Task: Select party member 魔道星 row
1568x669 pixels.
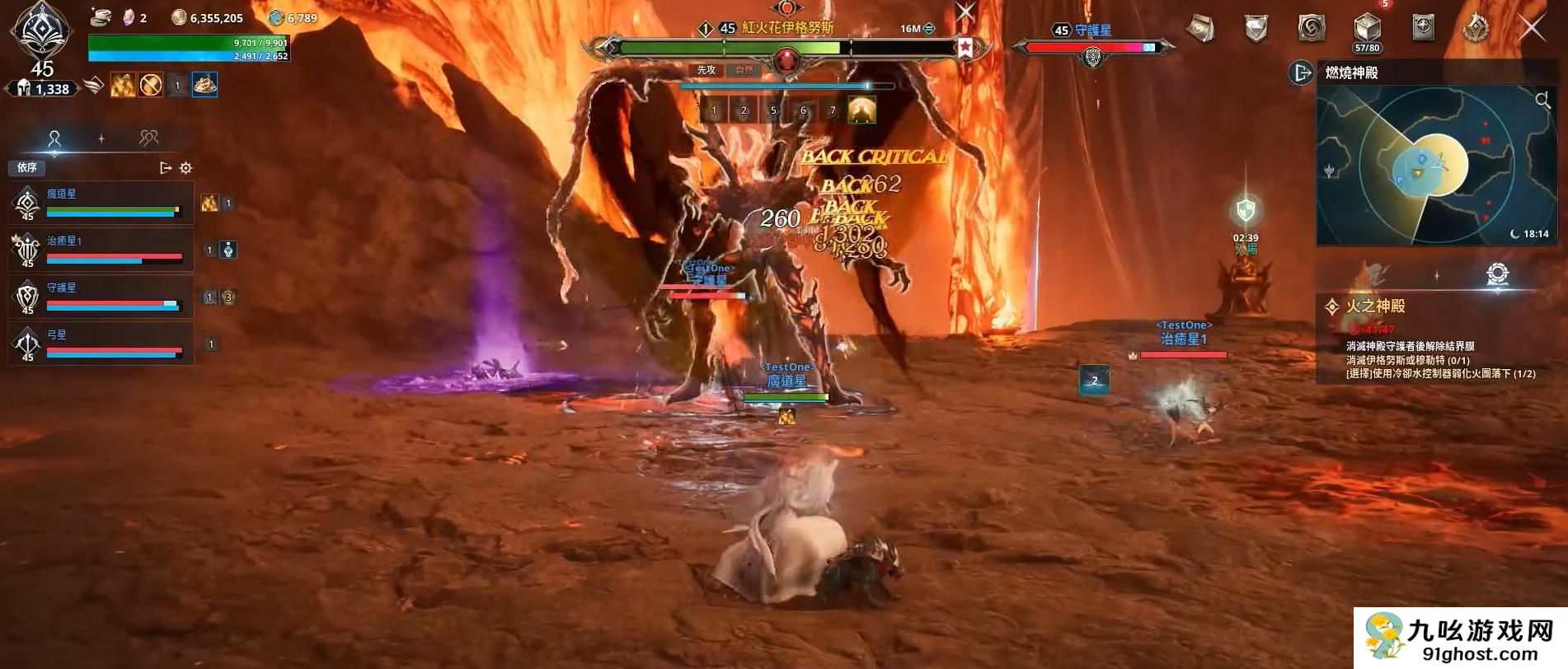Action: click(101, 204)
